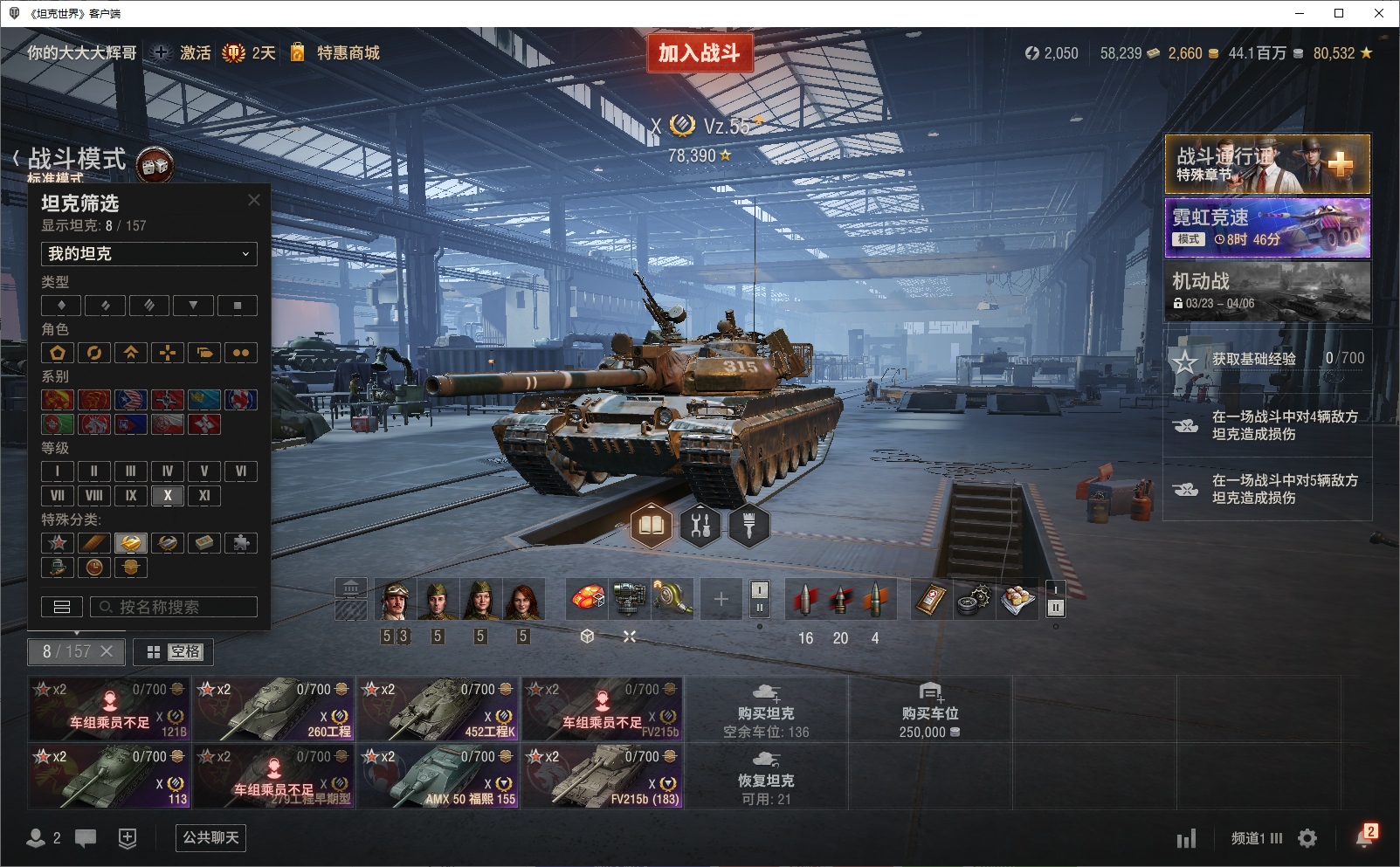This screenshot has width=1400, height=867.
Task: Toggle the tier X filter
Action: click(168, 496)
